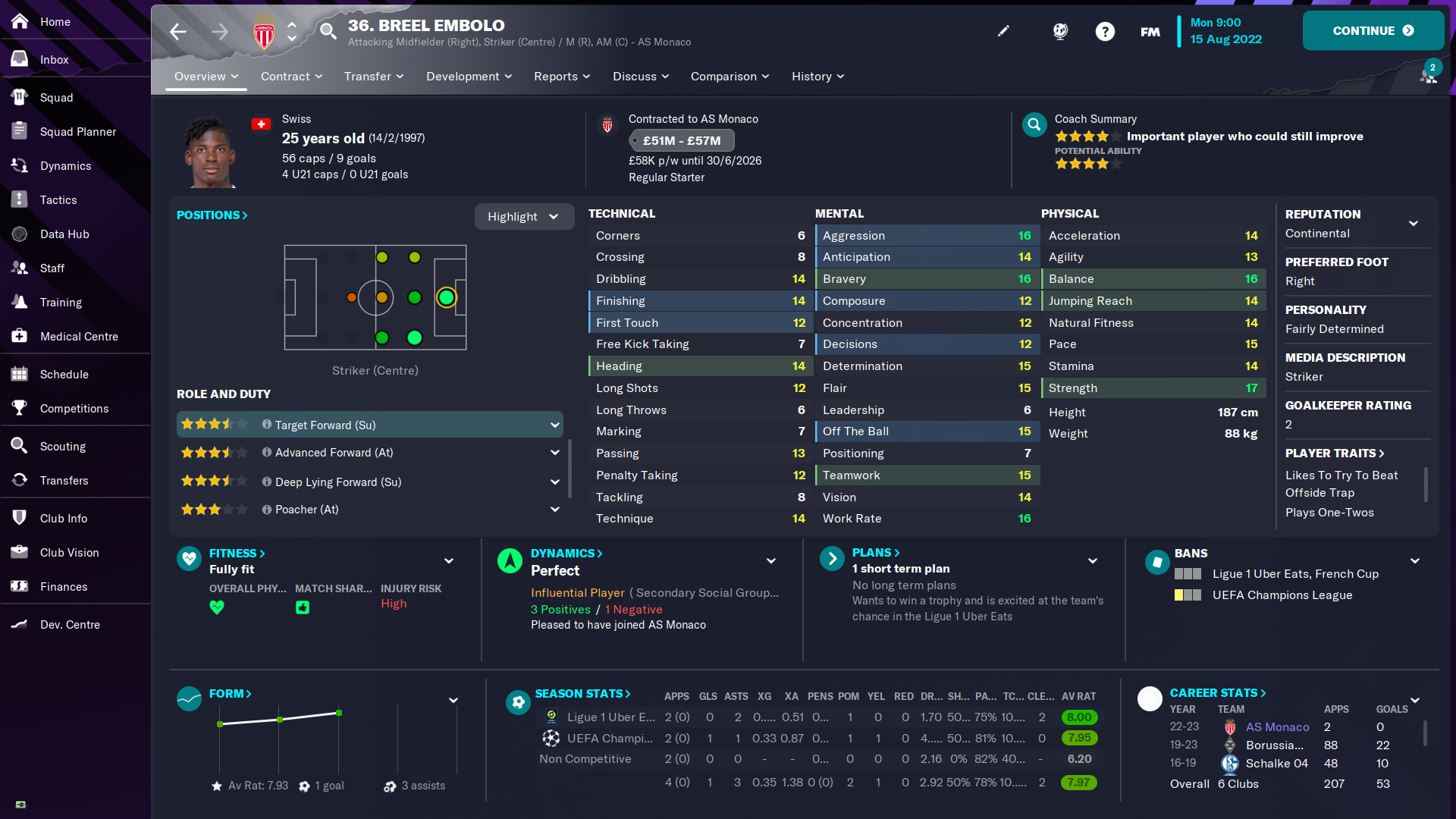Click the editor pencil icon in the top bar
Viewport: 1456px width, 819px height.
coord(1003,31)
